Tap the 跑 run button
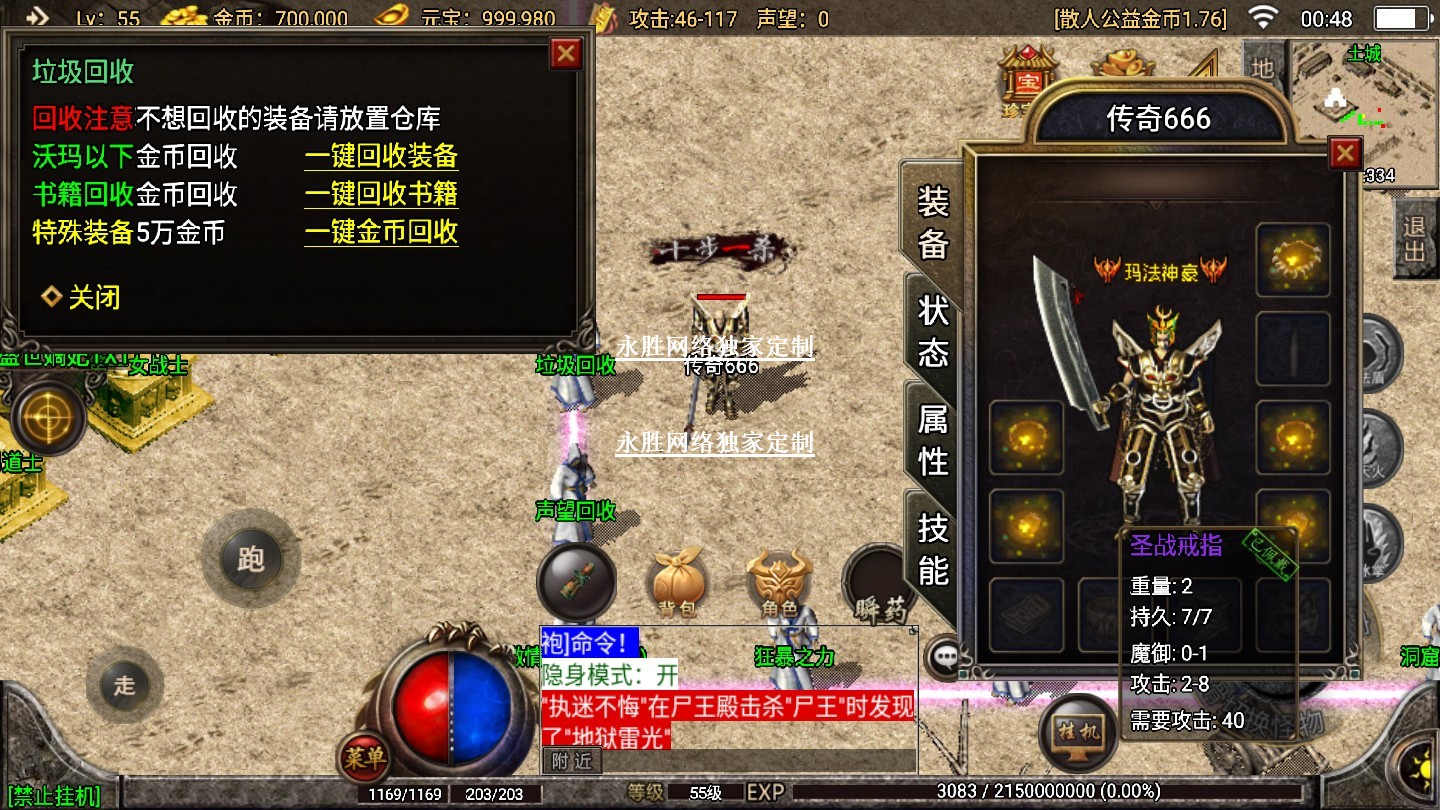 tap(250, 558)
